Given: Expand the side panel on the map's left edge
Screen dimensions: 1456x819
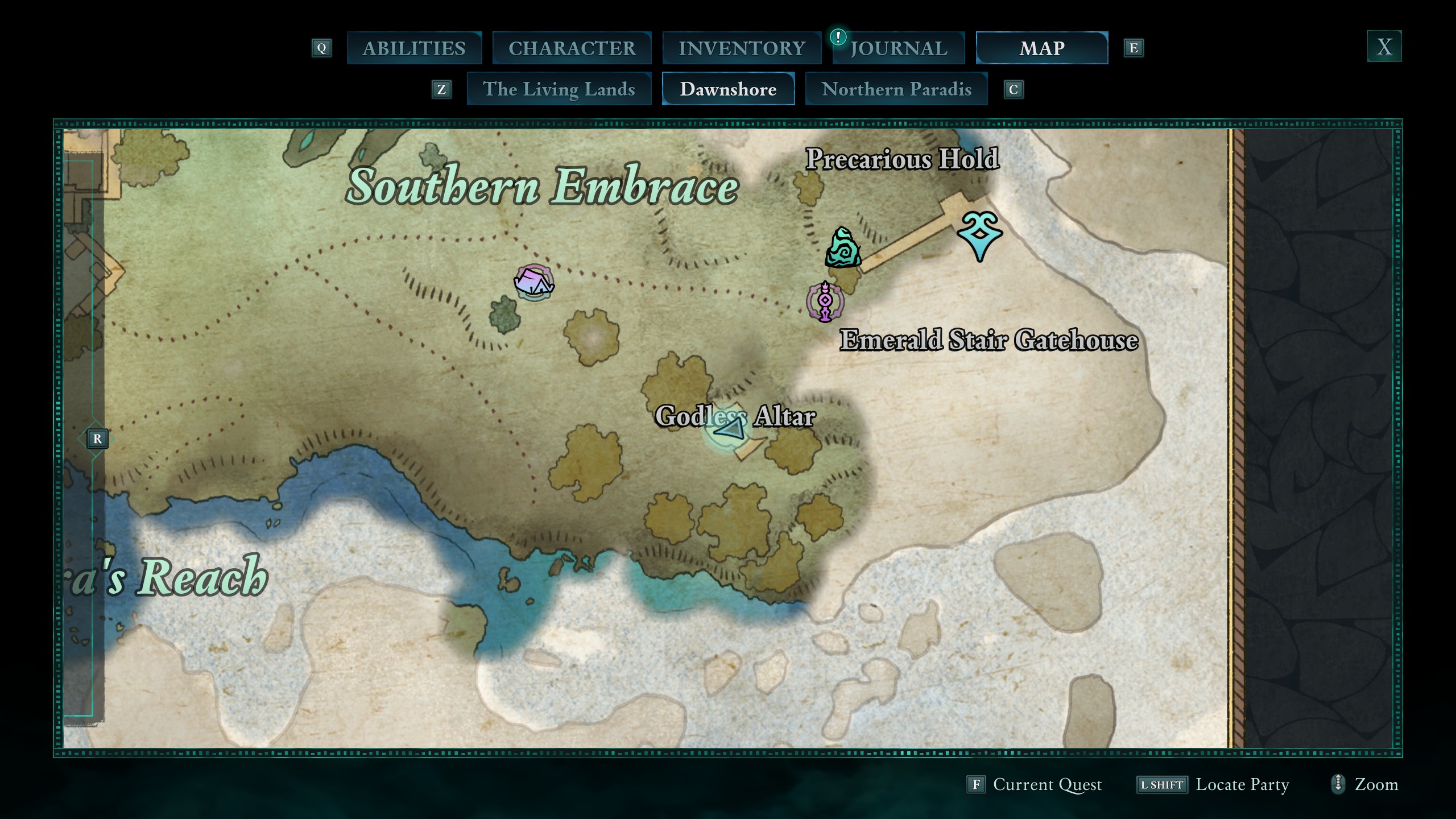Looking at the screenshot, I should tap(97, 439).
